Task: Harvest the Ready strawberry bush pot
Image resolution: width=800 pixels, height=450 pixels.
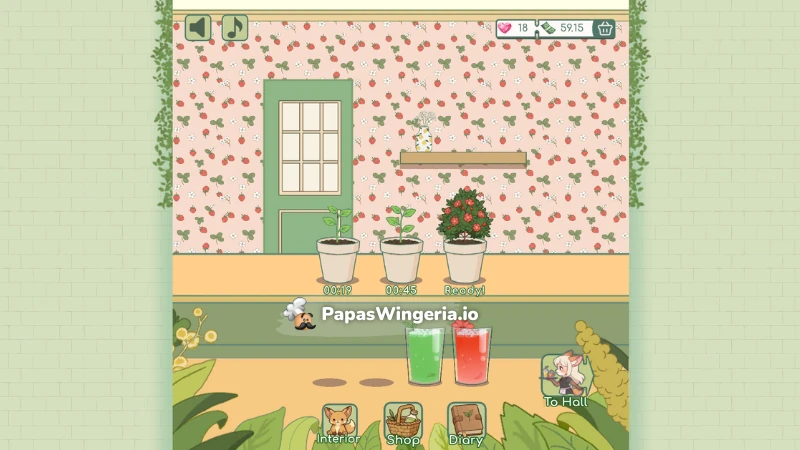Action: pyautogui.click(x=464, y=240)
